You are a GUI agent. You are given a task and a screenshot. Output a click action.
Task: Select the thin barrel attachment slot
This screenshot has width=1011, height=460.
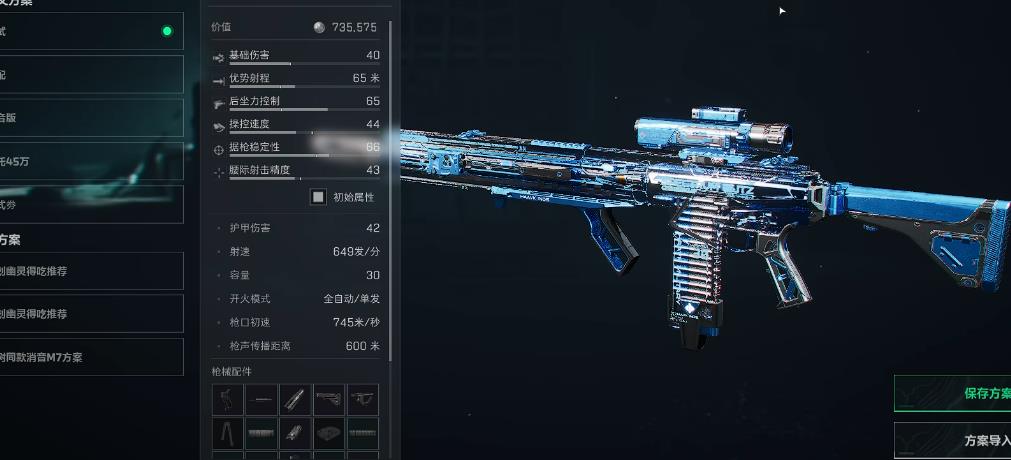click(x=262, y=400)
